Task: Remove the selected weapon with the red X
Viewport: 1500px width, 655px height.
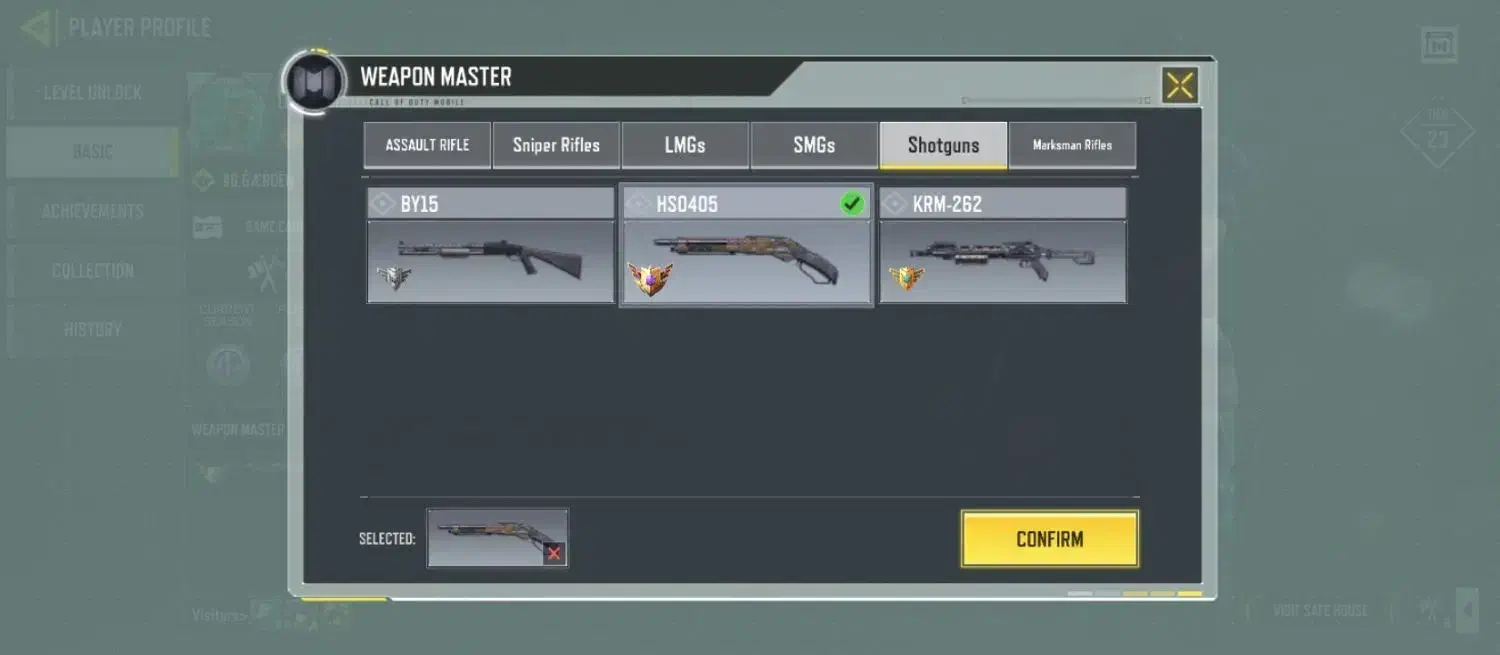Action: [554, 553]
